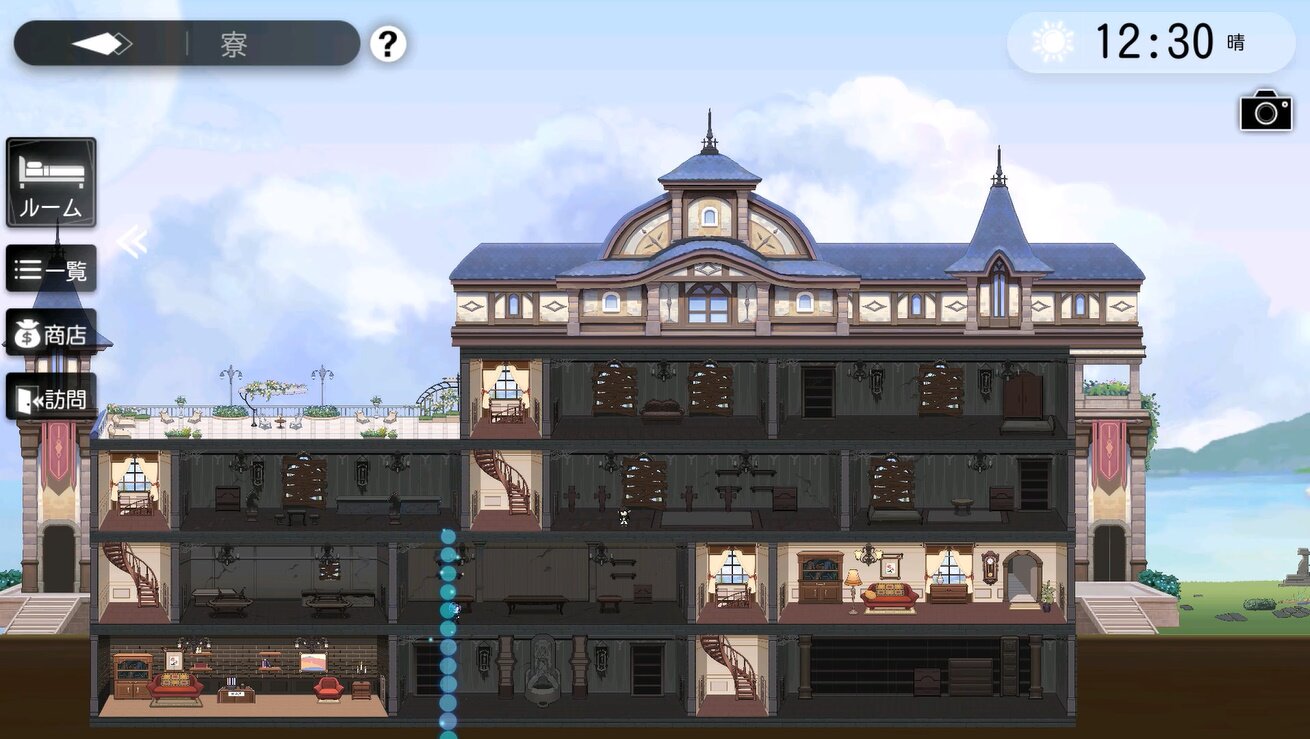
Task: Open the 一覧 (List) menu
Action: (52, 270)
